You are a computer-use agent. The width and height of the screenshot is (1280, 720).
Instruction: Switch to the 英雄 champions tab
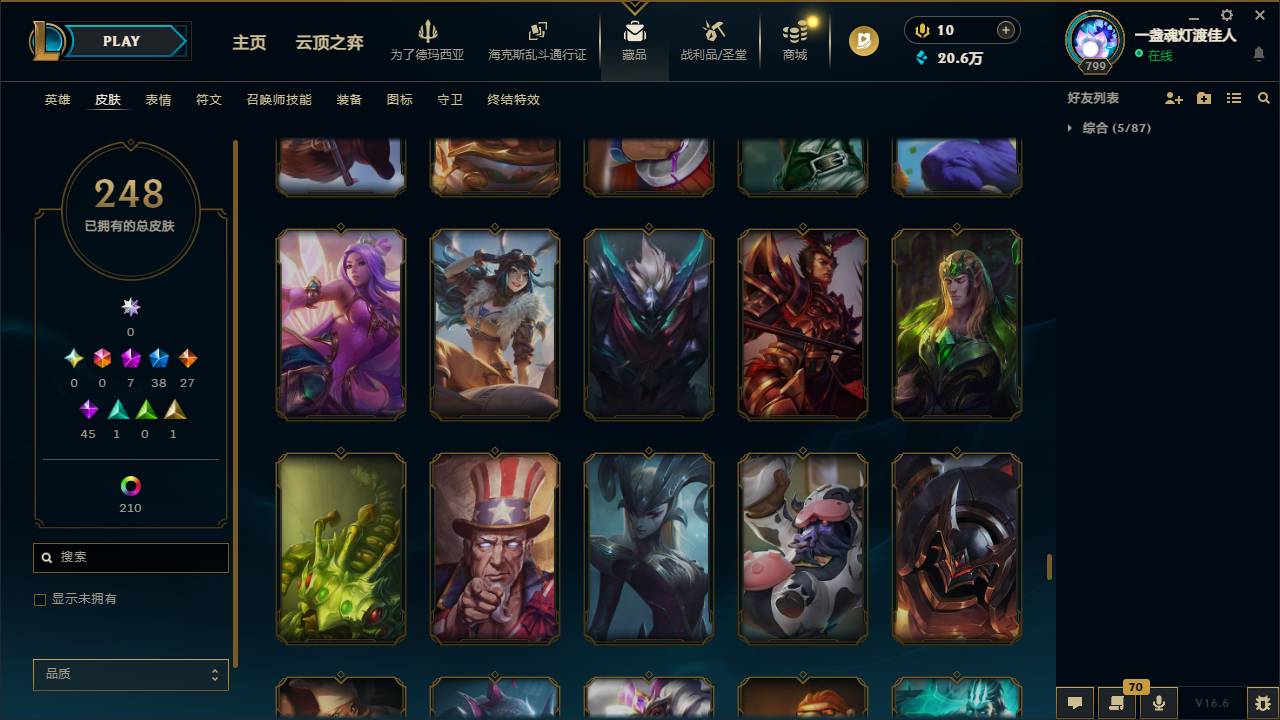click(57, 100)
